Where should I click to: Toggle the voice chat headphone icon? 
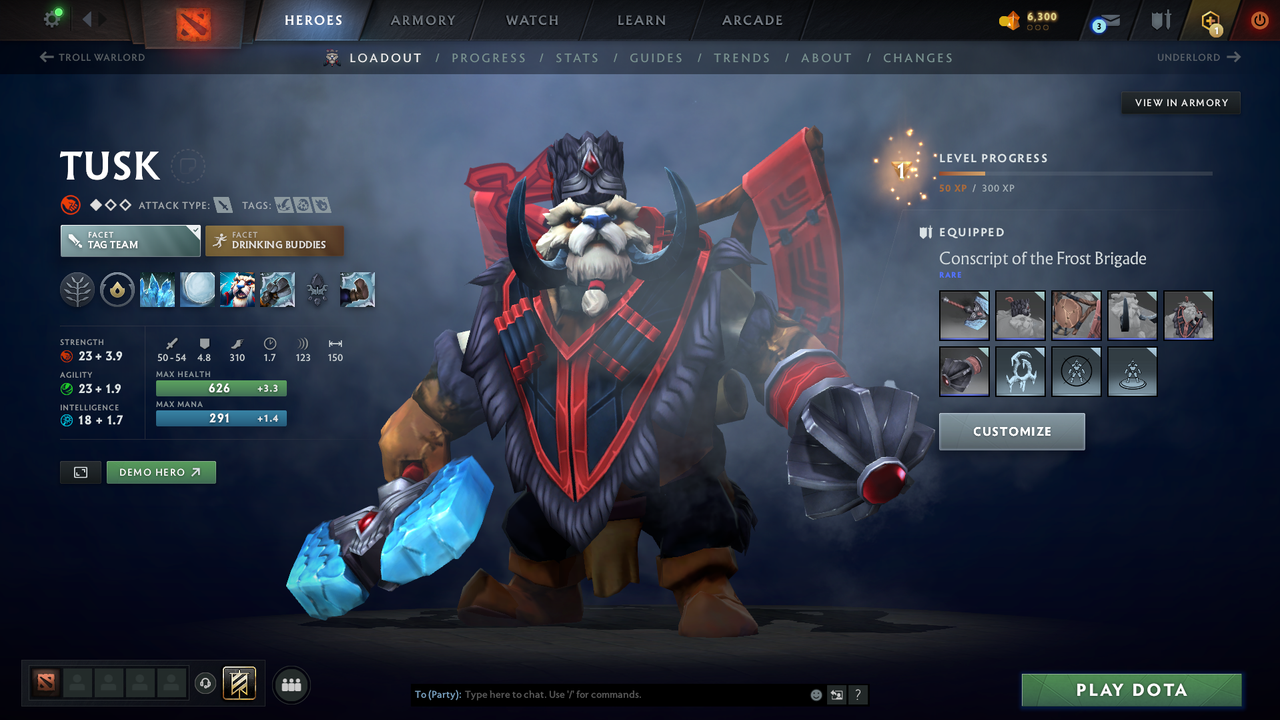tap(207, 684)
